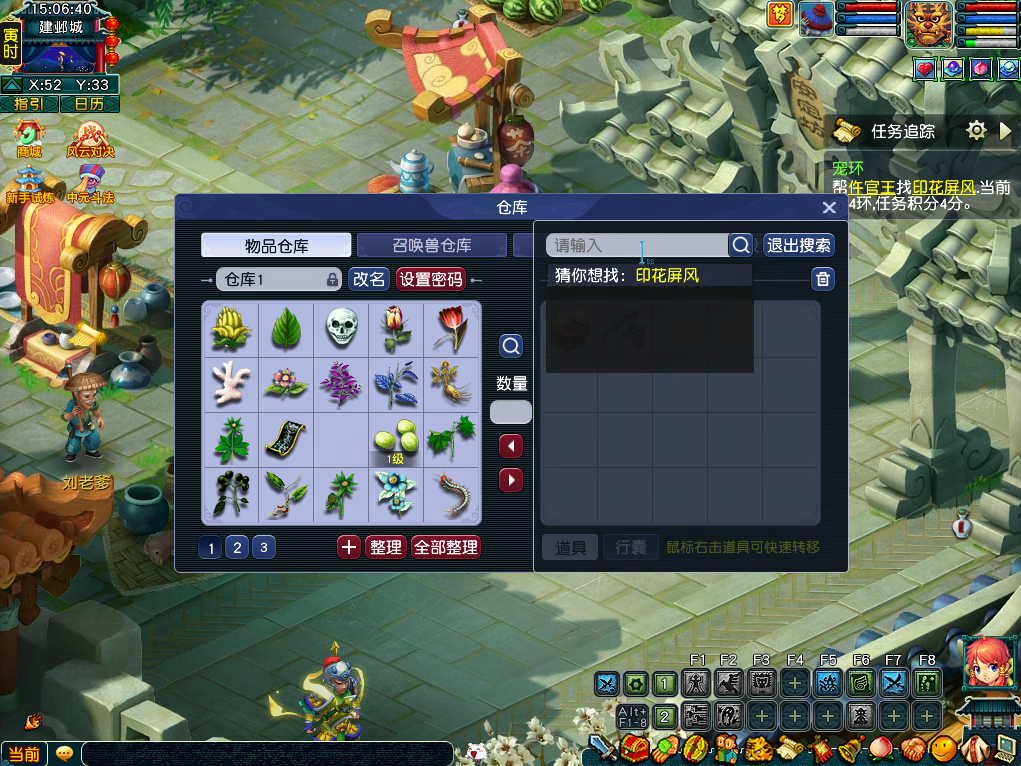Open 设置密码 password settings

(x=431, y=280)
